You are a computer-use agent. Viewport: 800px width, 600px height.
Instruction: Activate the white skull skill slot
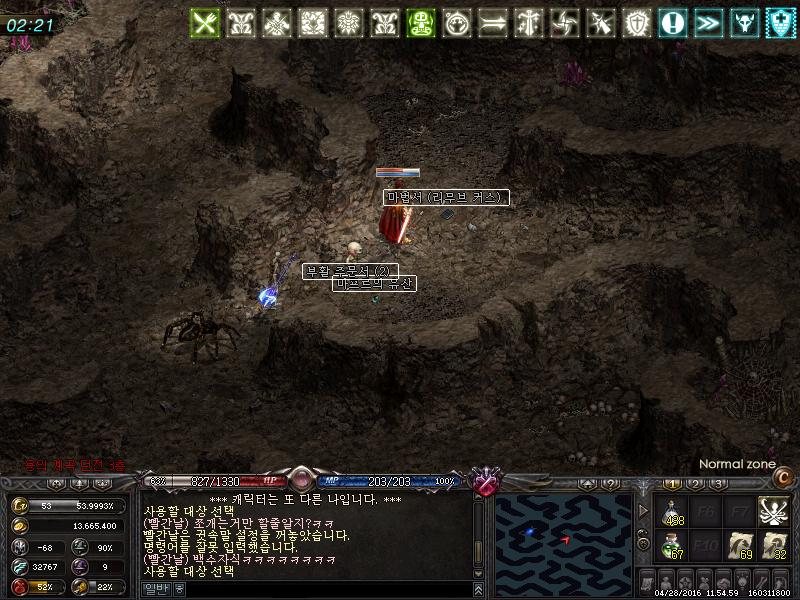(771, 511)
